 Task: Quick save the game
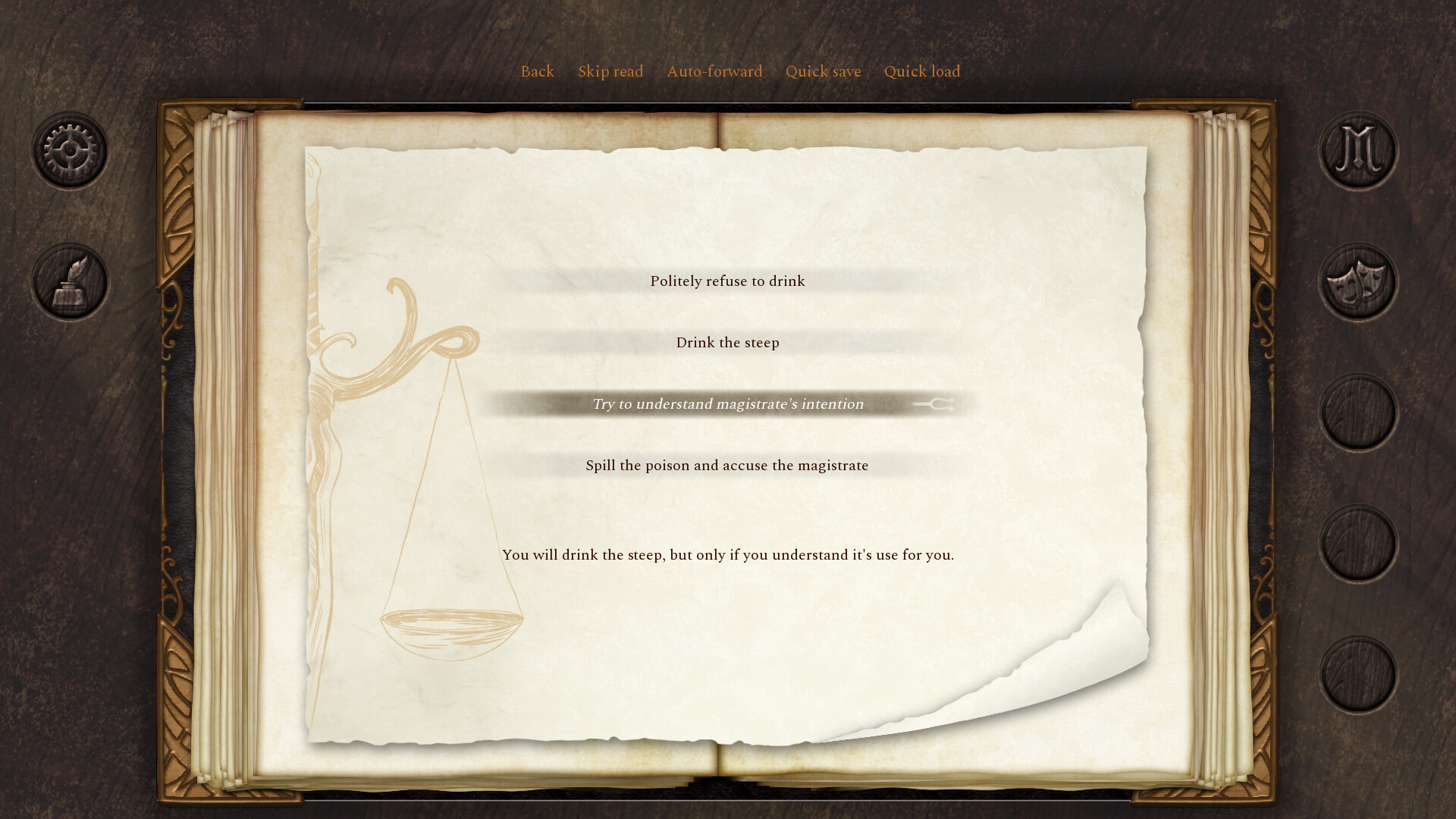click(x=823, y=71)
